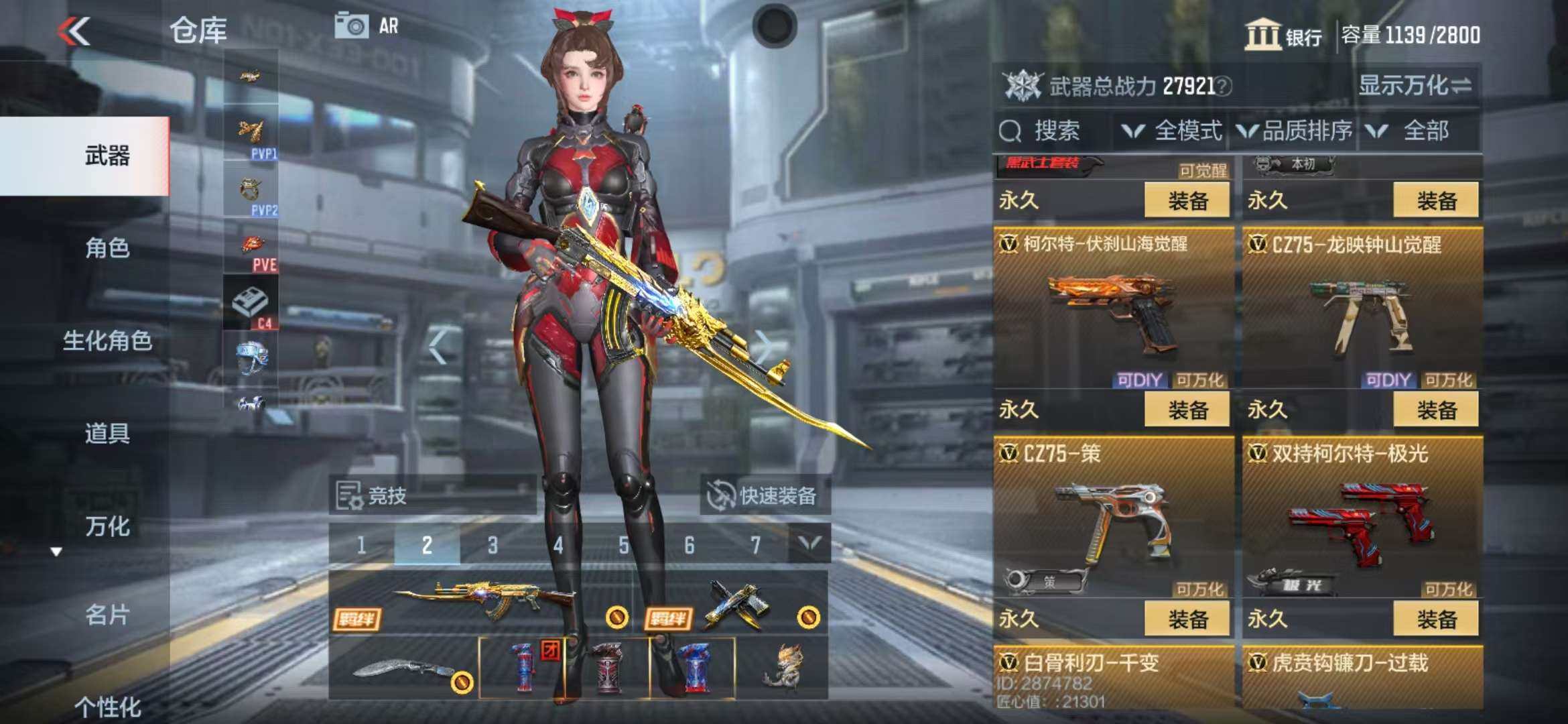This screenshot has width=1568, height=724.
Task: Switch to the 生化角色 tab
Action: 107,341
